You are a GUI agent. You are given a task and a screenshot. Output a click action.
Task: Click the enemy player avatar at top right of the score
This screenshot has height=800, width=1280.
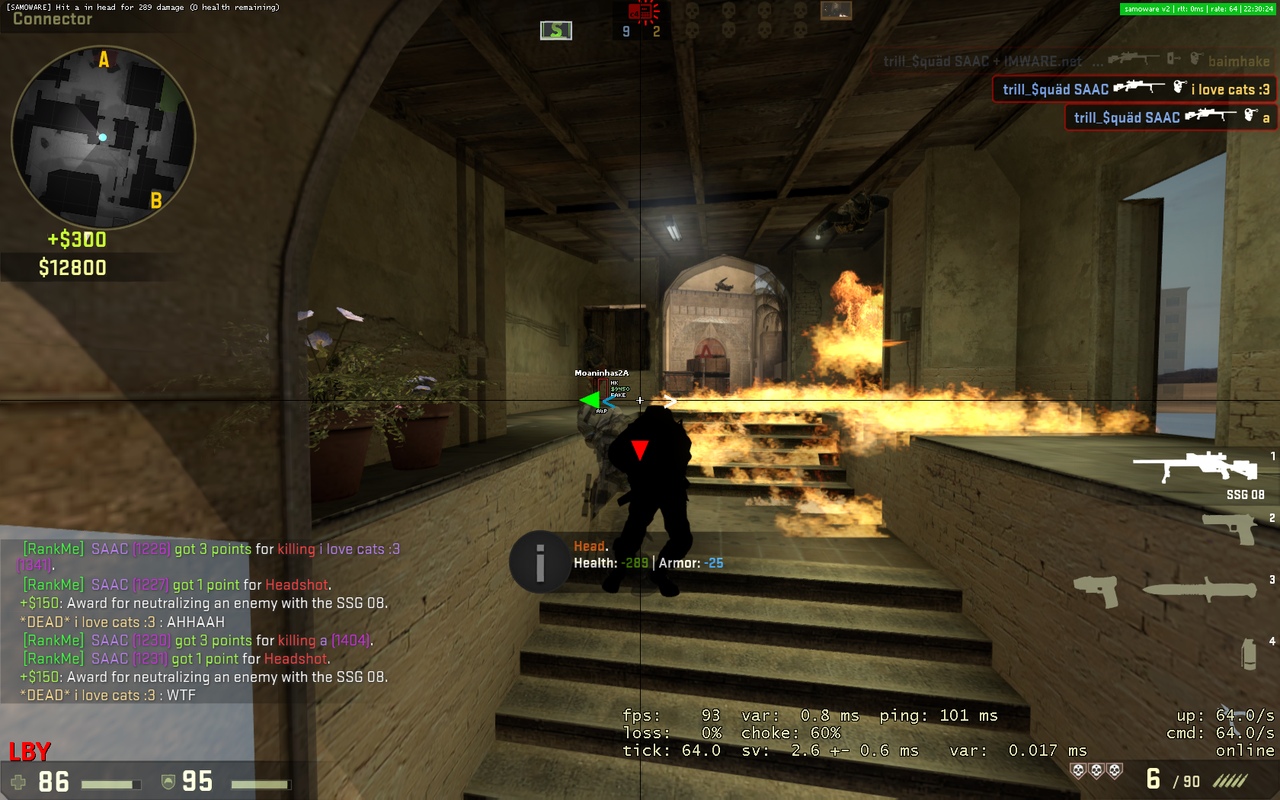(x=836, y=11)
